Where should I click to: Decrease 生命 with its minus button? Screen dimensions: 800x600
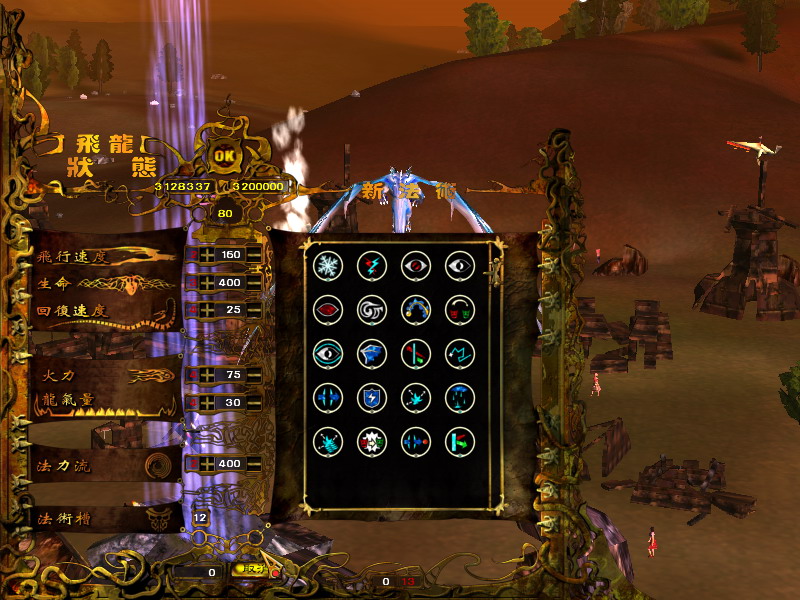(x=254, y=283)
